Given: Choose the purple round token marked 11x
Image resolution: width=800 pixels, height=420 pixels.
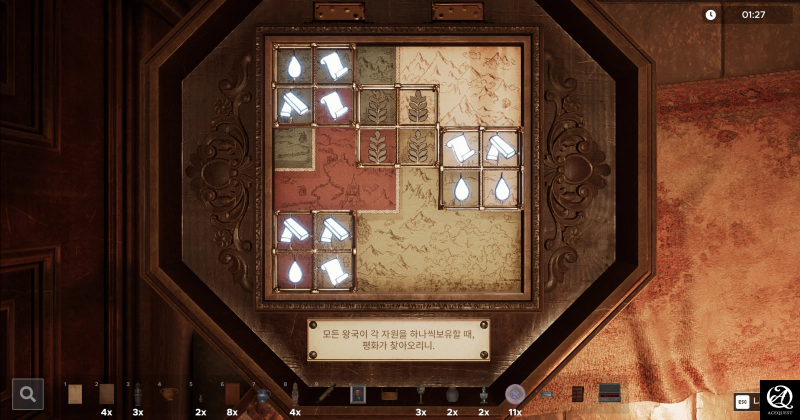Looking at the screenshot, I should point(515,394).
